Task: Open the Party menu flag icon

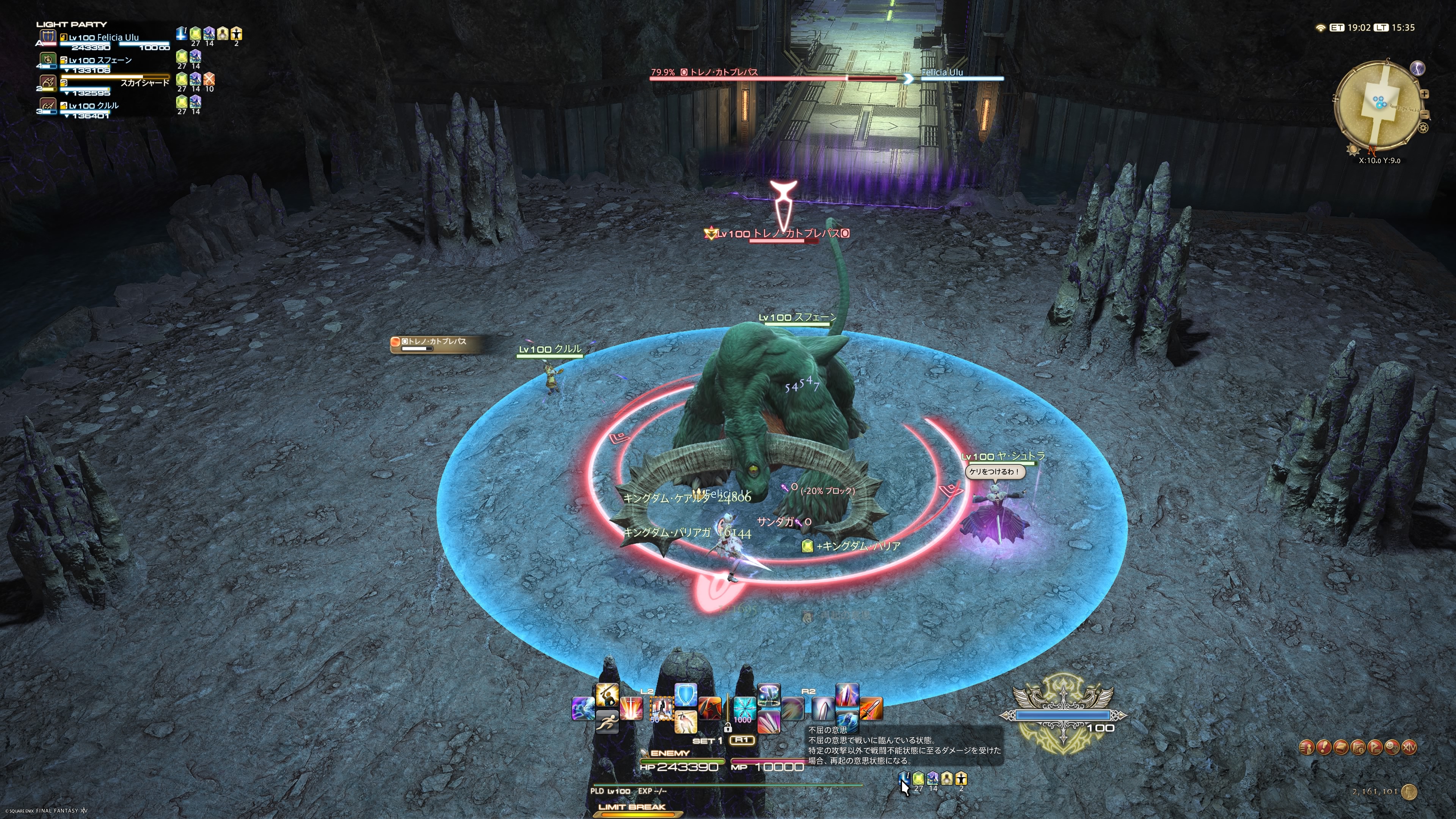Action: [x=1374, y=747]
